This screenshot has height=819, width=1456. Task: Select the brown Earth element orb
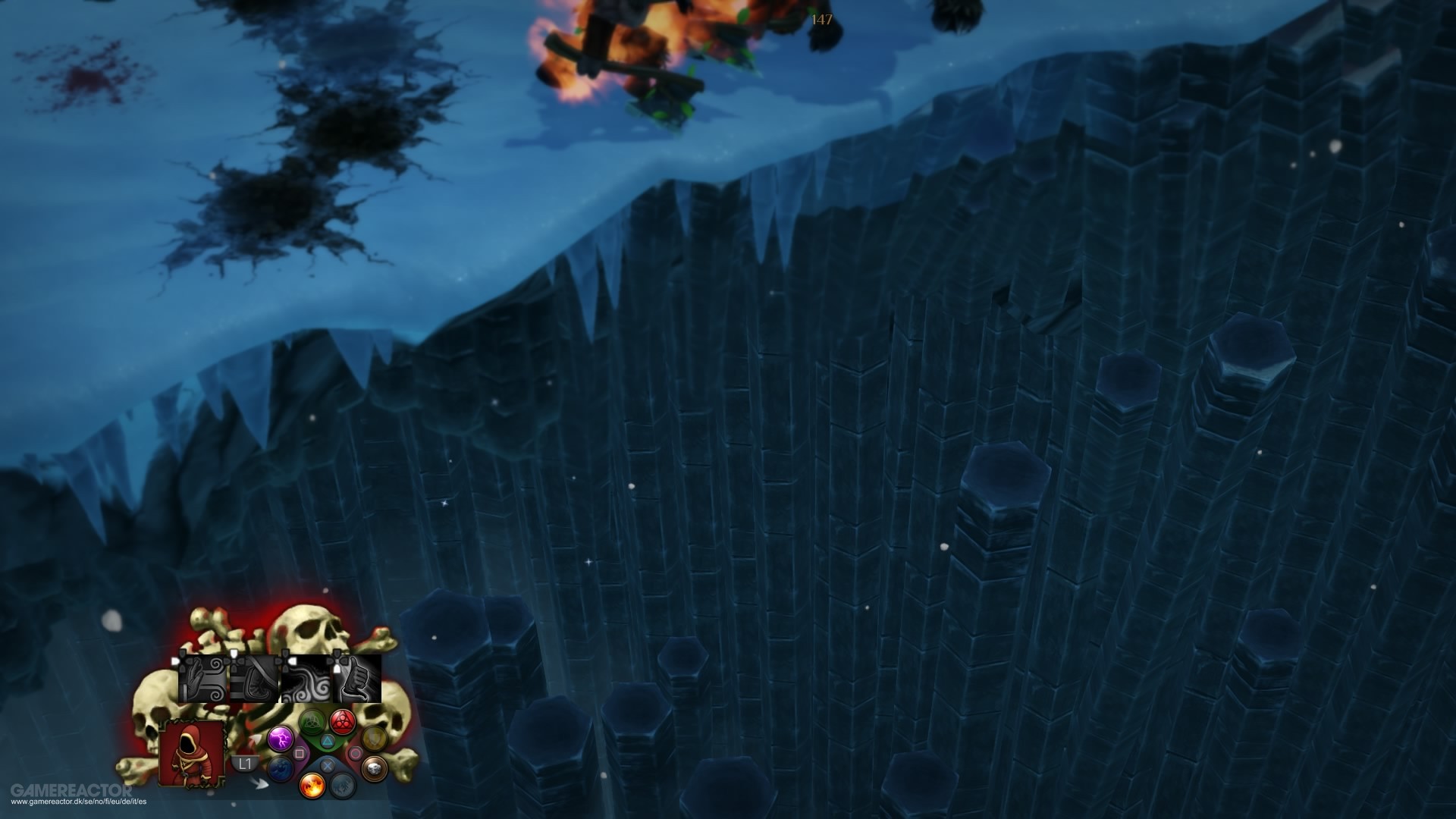pos(372,768)
